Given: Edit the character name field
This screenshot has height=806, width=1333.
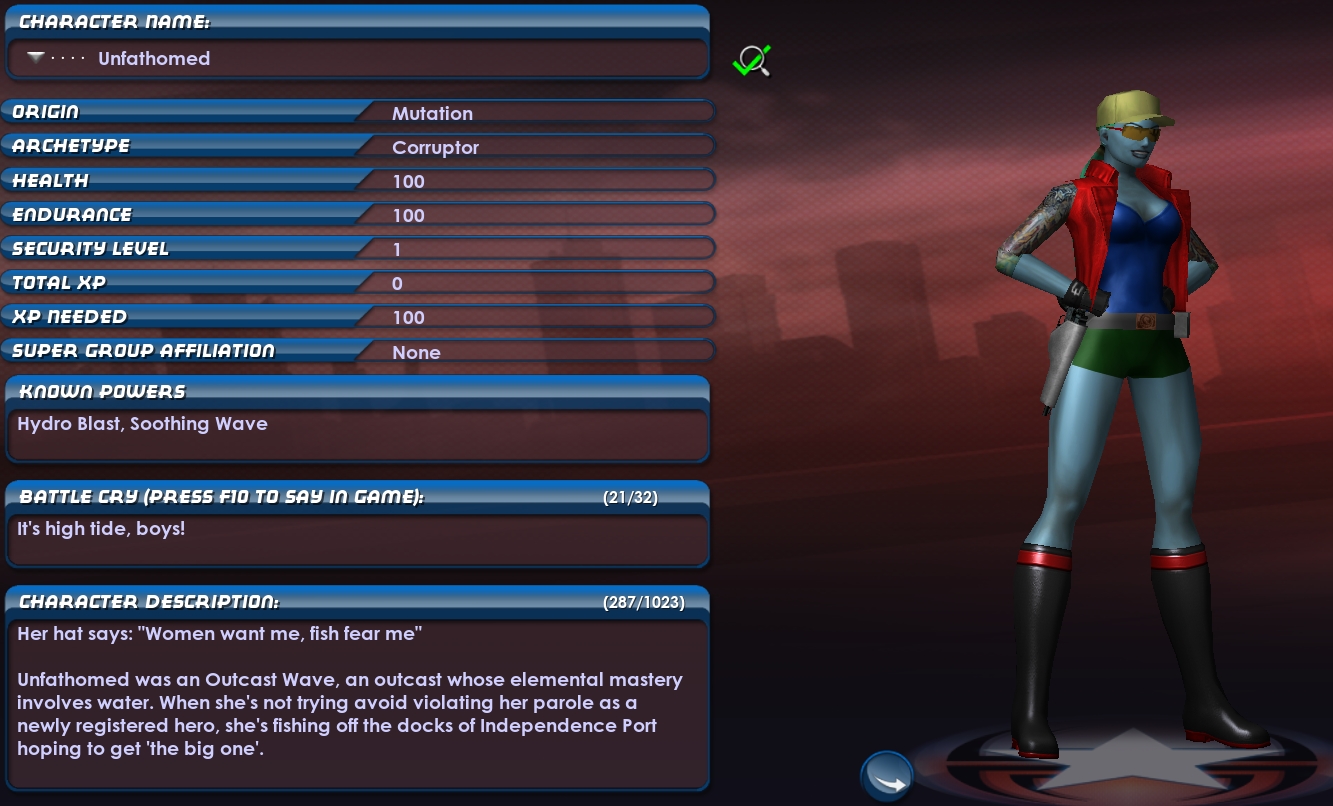Looking at the screenshot, I should tap(400, 59).
